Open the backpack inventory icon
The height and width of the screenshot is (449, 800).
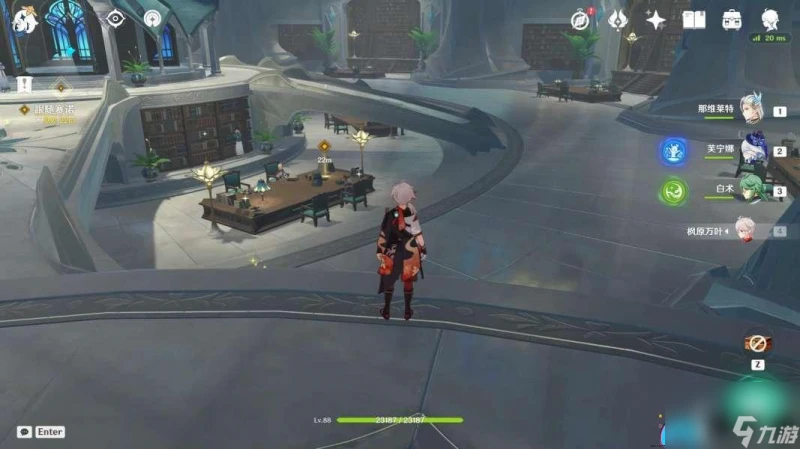(x=732, y=19)
